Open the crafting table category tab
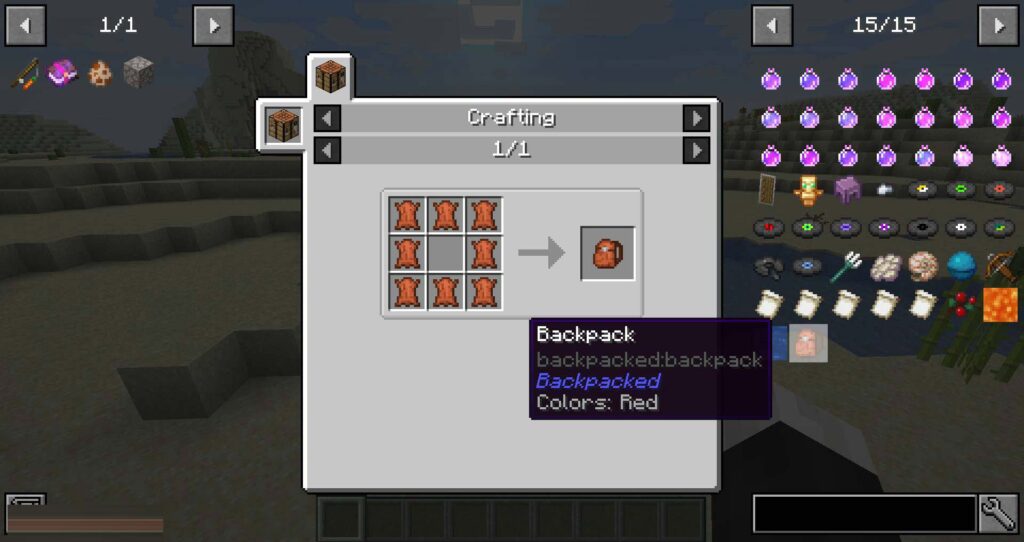The width and height of the screenshot is (1024, 542). [330, 76]
